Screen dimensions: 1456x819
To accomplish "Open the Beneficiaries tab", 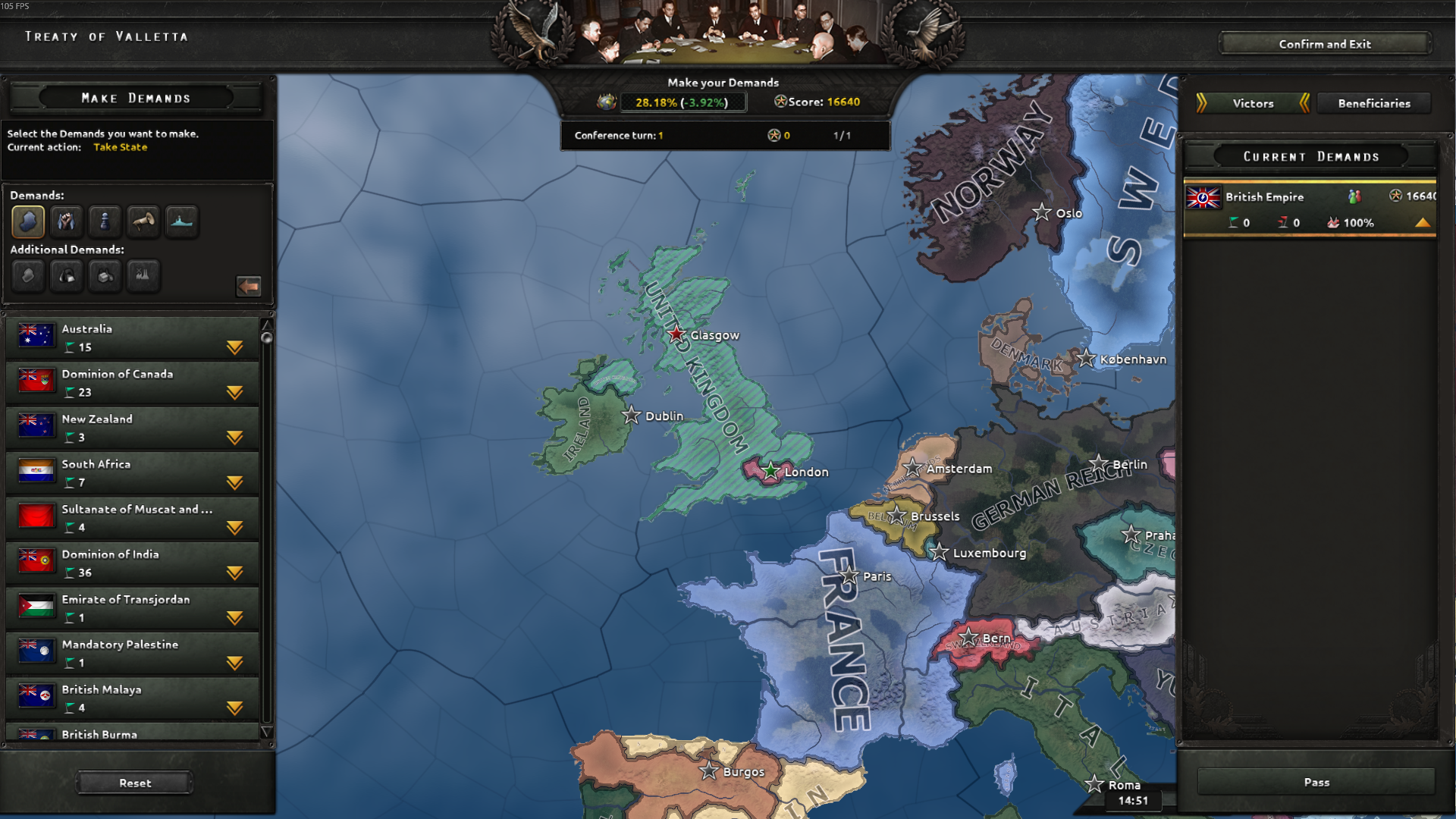I will (1374, 103).
